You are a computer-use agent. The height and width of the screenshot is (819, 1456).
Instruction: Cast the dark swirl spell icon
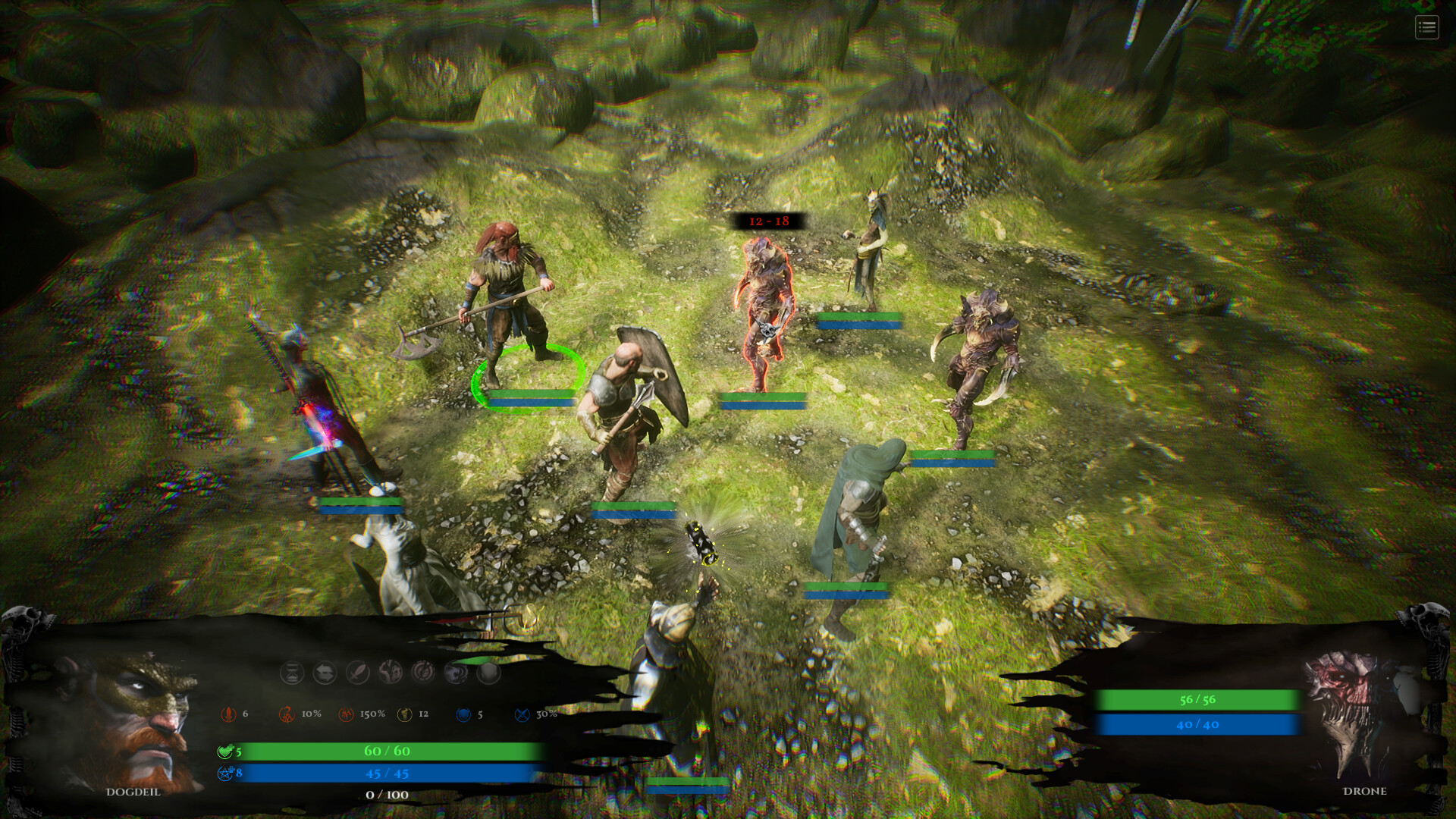click(x=455, y=671)
